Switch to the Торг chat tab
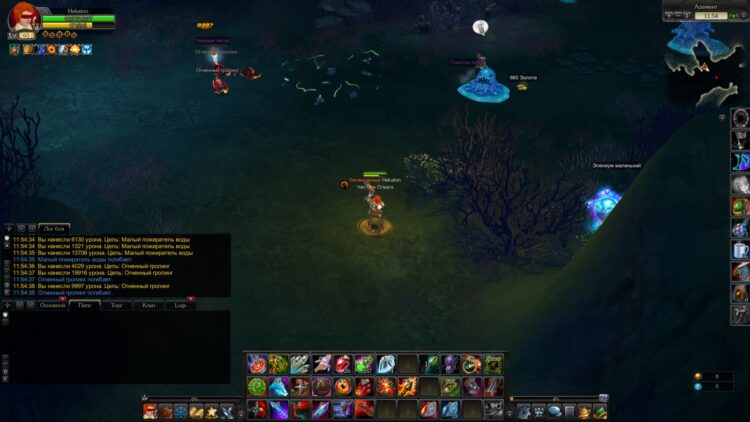750x422 pixels. point(116,304)
